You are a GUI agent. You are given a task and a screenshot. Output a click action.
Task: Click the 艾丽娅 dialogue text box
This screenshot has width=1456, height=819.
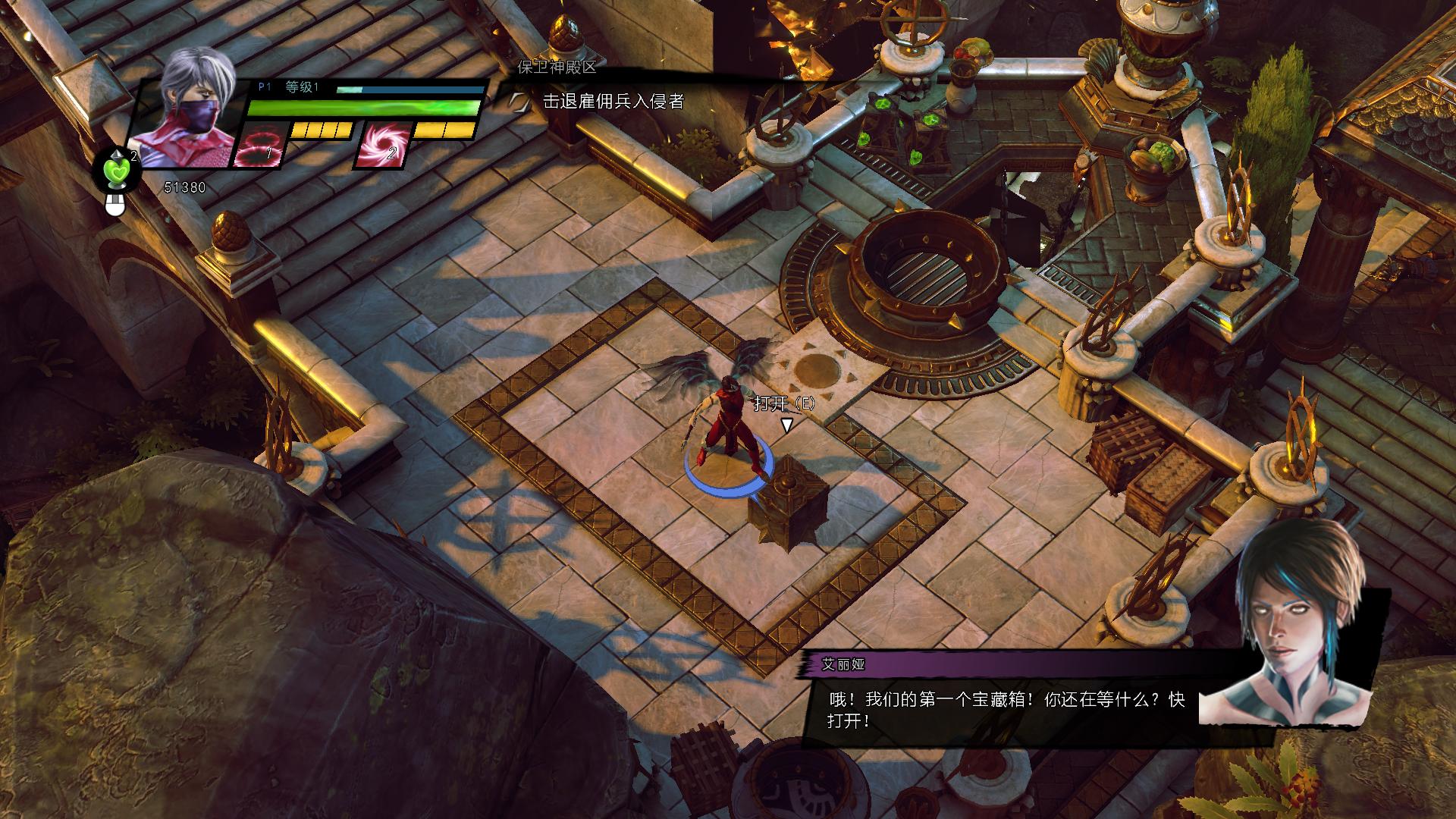click(1005, 710)
